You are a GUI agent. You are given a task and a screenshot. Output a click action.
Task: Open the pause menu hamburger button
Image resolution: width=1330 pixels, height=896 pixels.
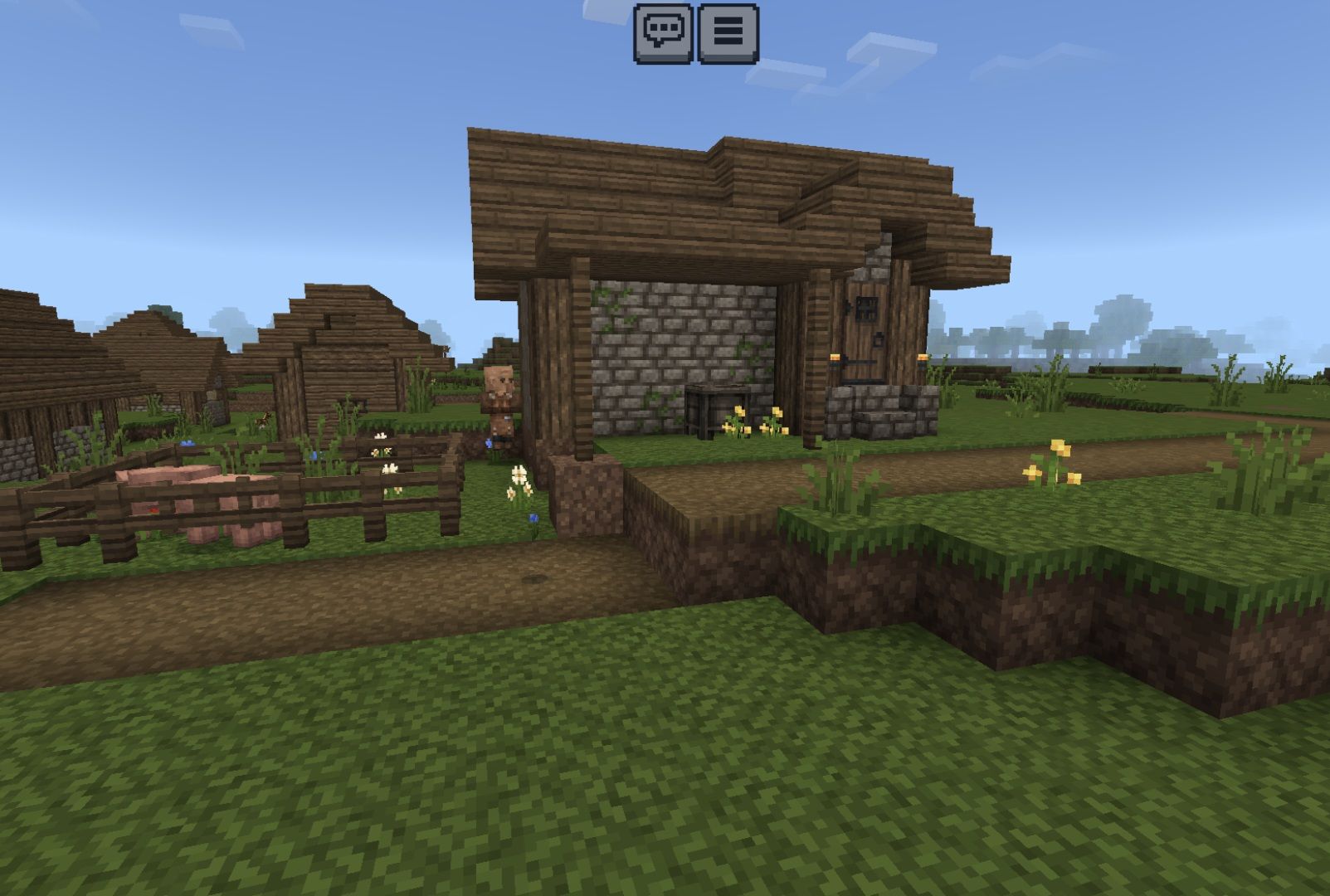pyautogui.click(x=728, y=33)
